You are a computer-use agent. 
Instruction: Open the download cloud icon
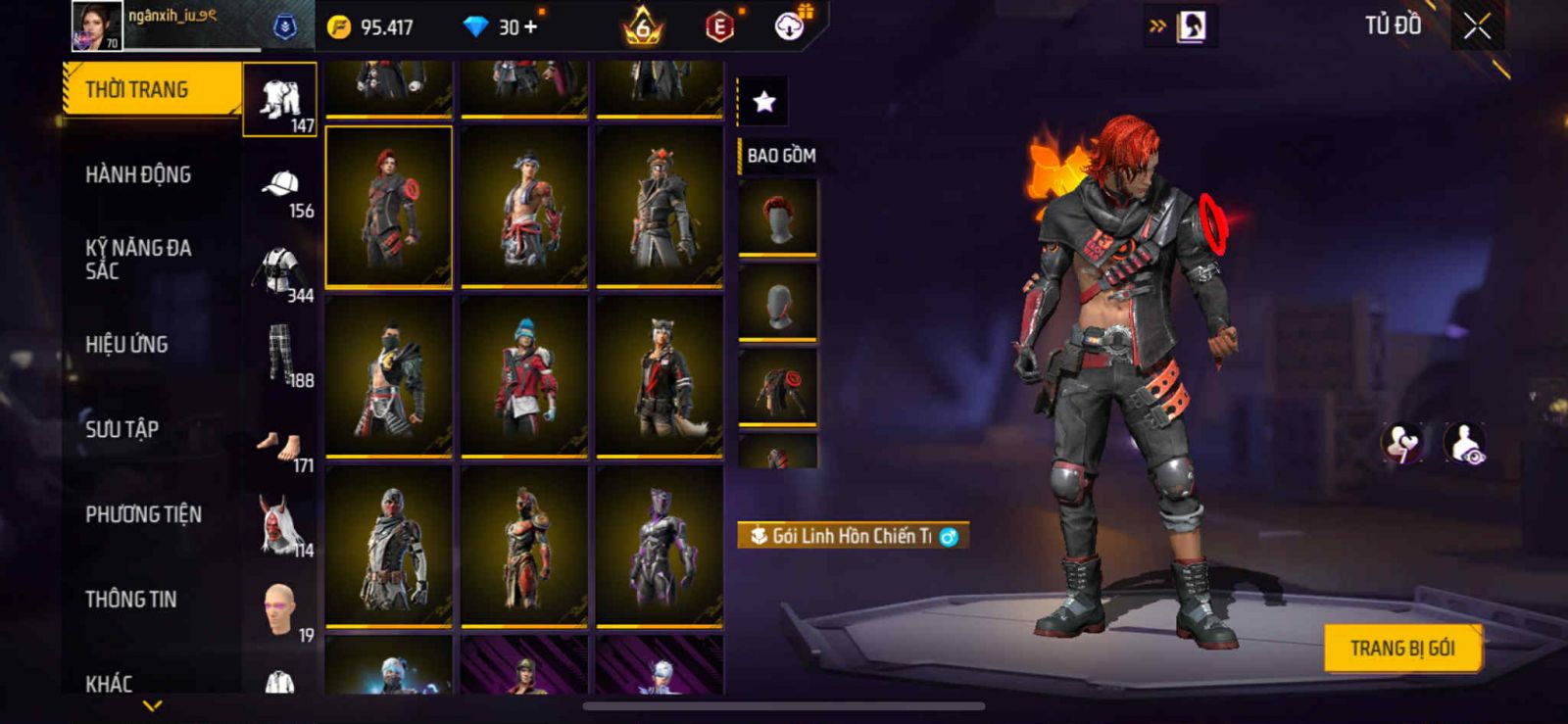point(790,26)
